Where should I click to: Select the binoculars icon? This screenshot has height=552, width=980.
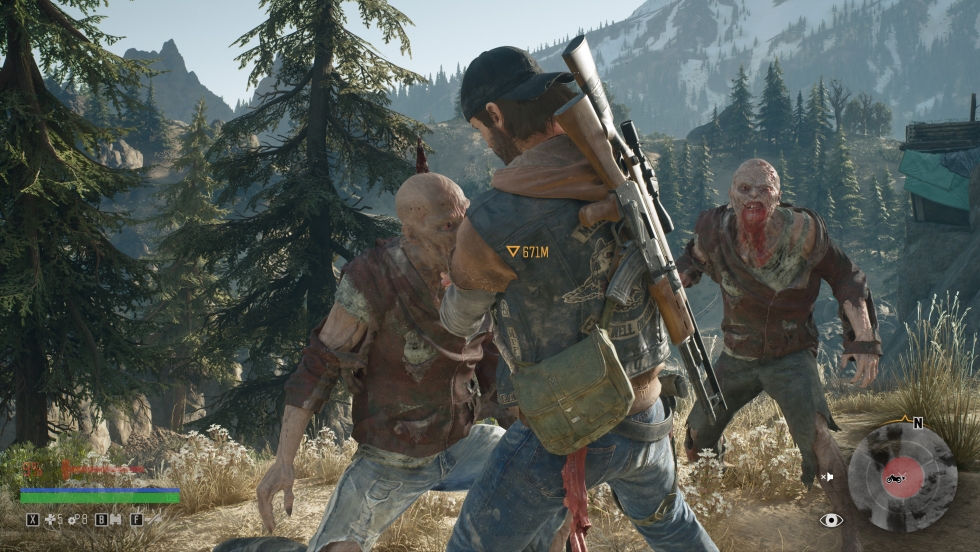pyautogui.click(x=115, y=520)
